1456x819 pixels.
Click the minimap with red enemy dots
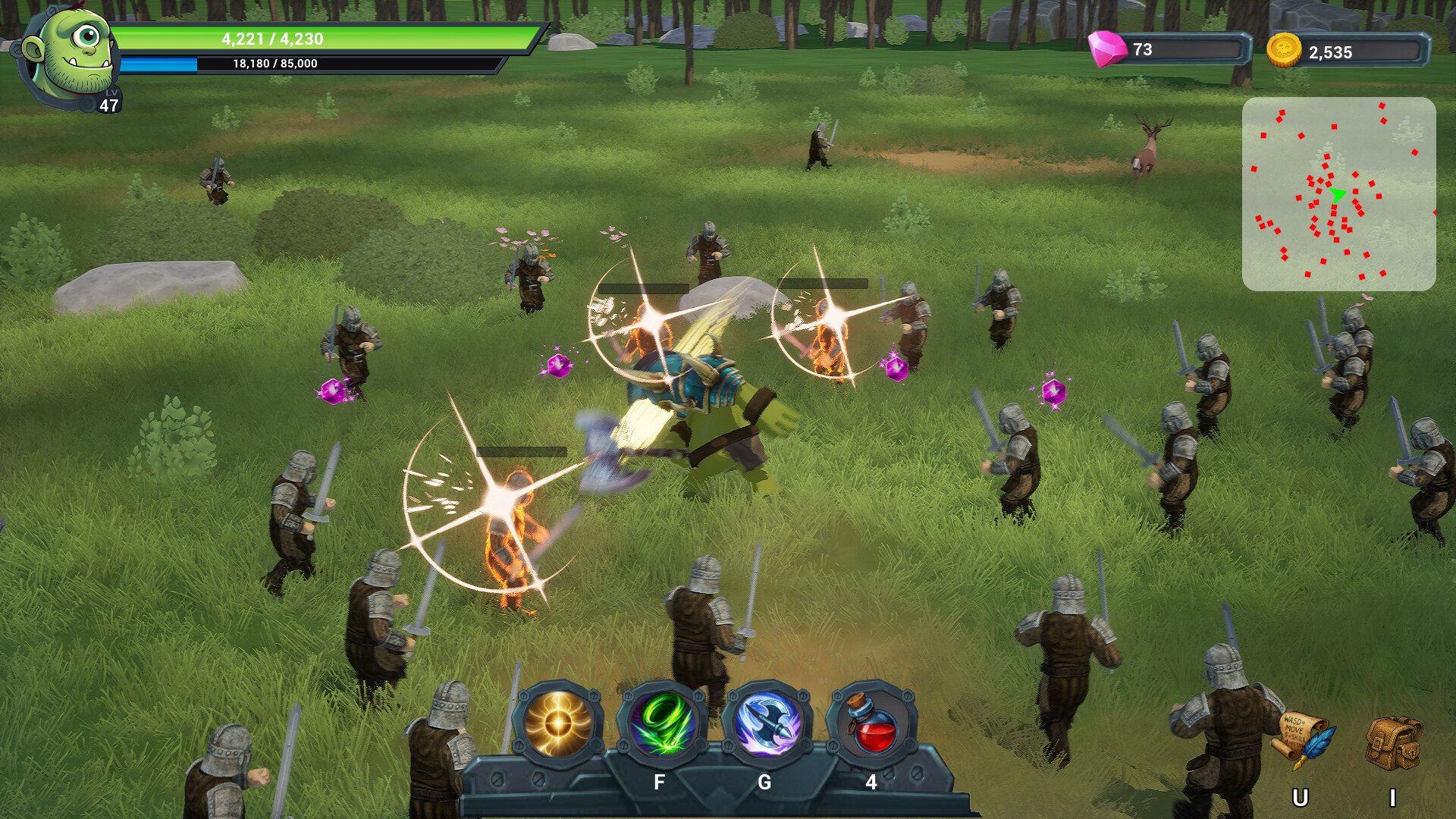(x=1338, y=193)
